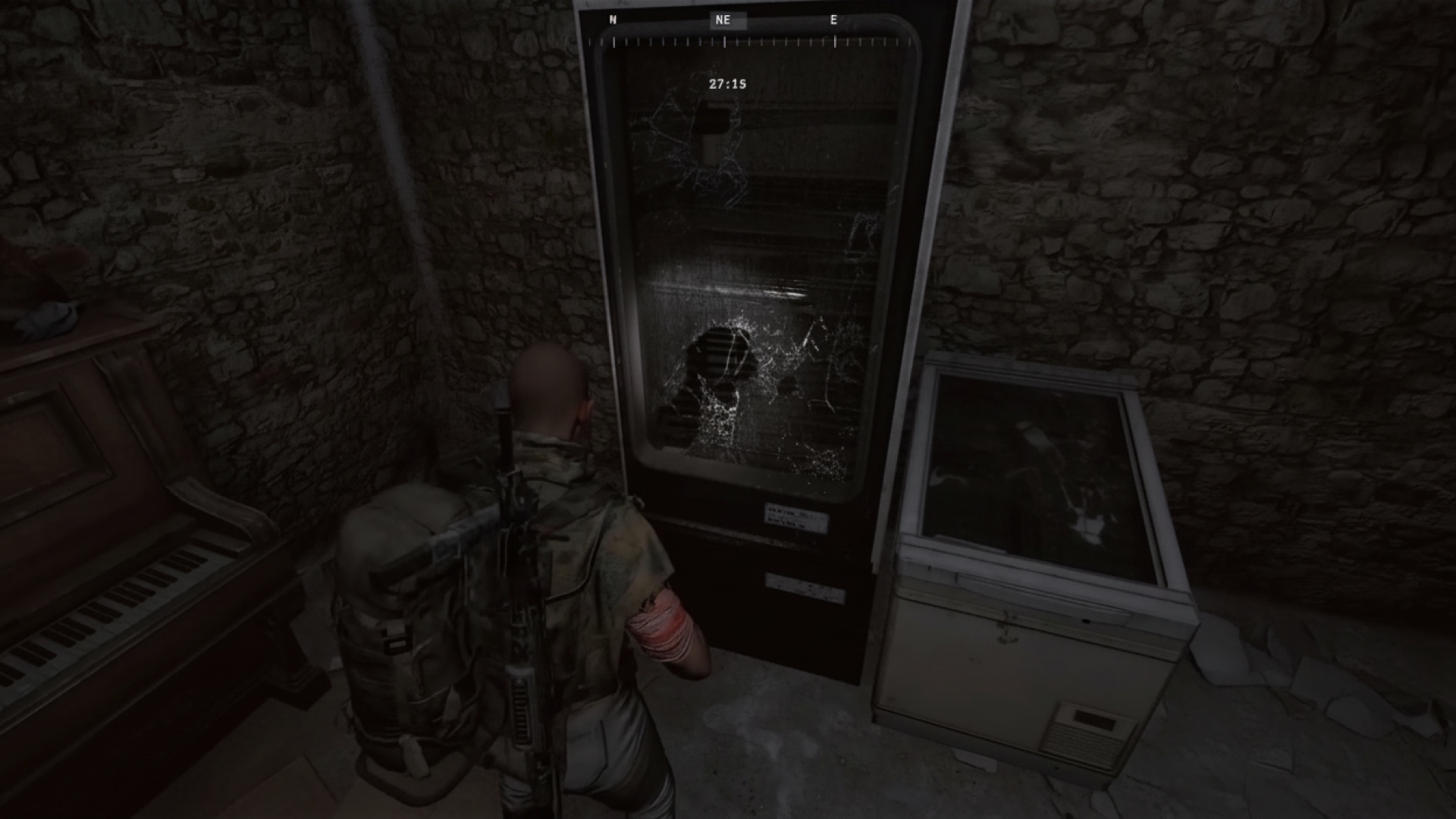
Task: Click the 27:15 match timer display
Action: tap(727, 83)
